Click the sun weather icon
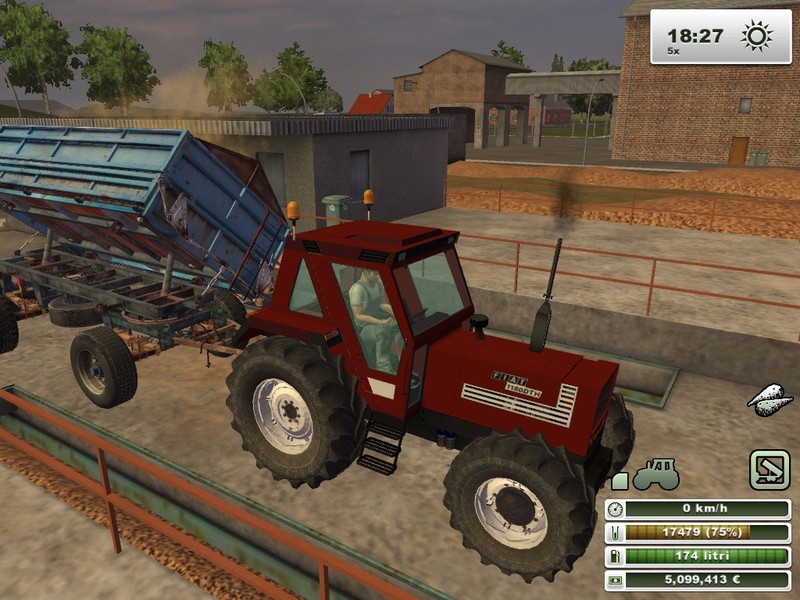This screenshot has width=800, height=600. (756, 37)
